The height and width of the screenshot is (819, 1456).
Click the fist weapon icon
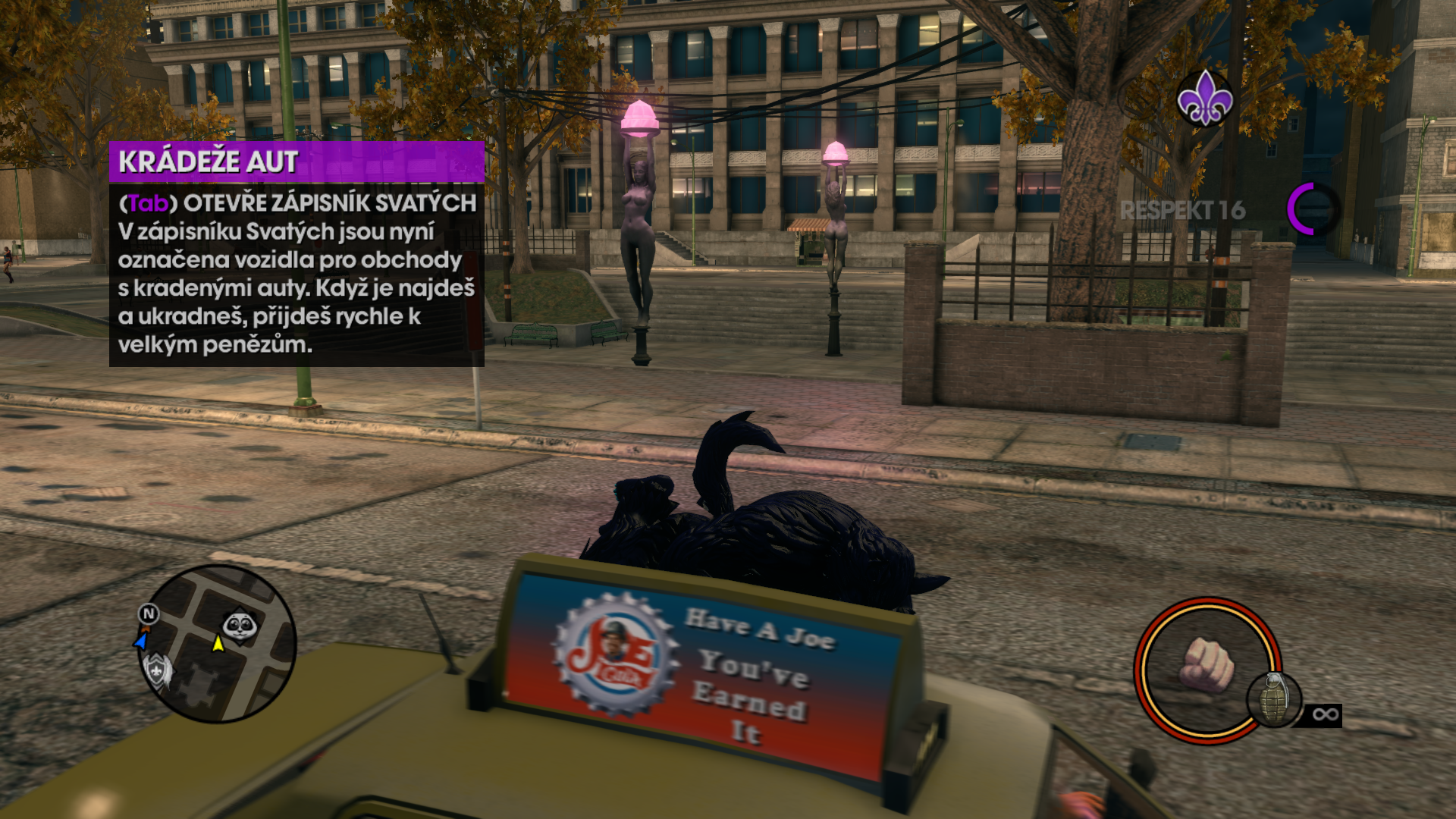[1206, 665]
